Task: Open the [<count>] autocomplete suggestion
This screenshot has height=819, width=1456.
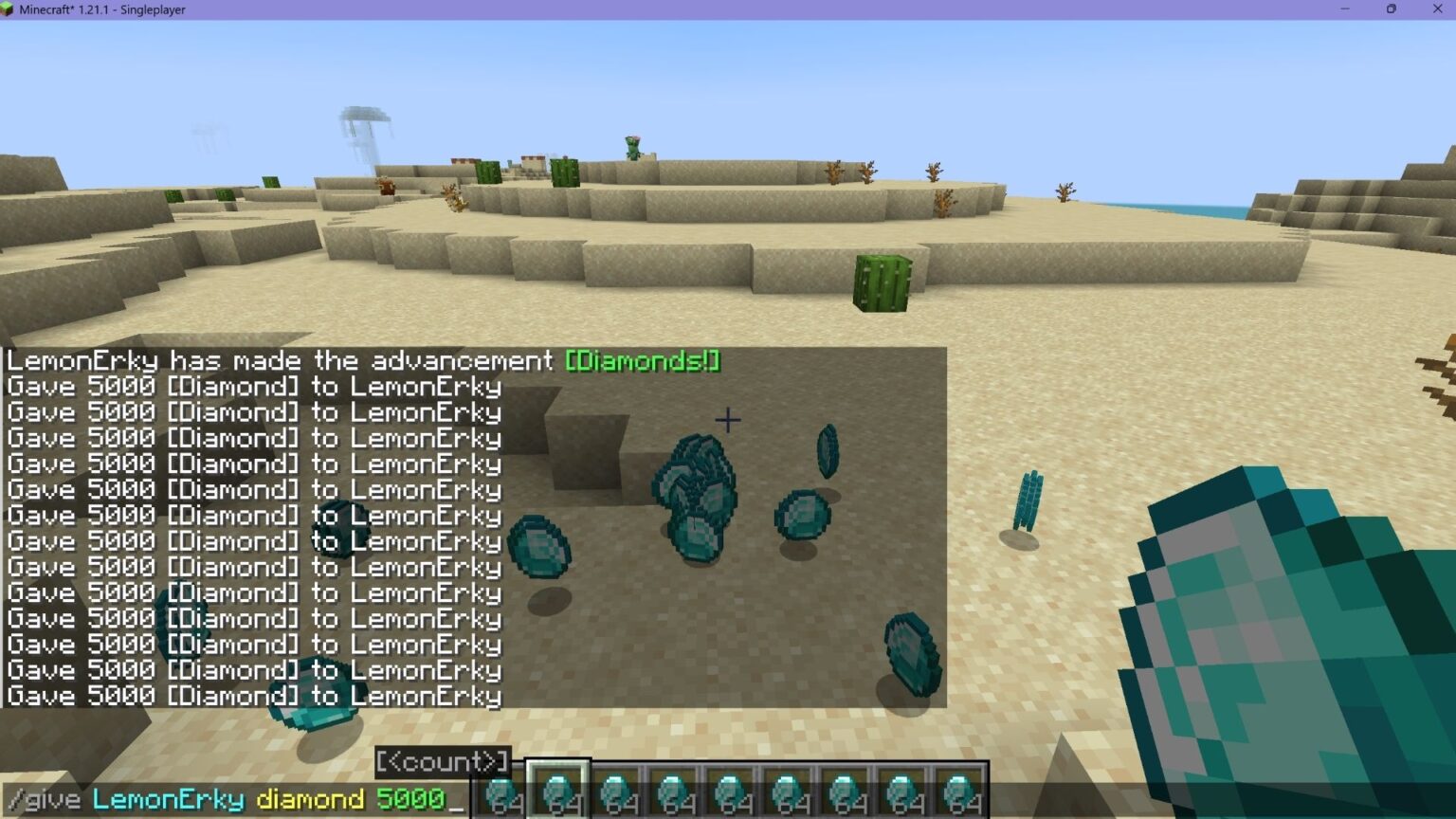Action: [x=442, y=761]
